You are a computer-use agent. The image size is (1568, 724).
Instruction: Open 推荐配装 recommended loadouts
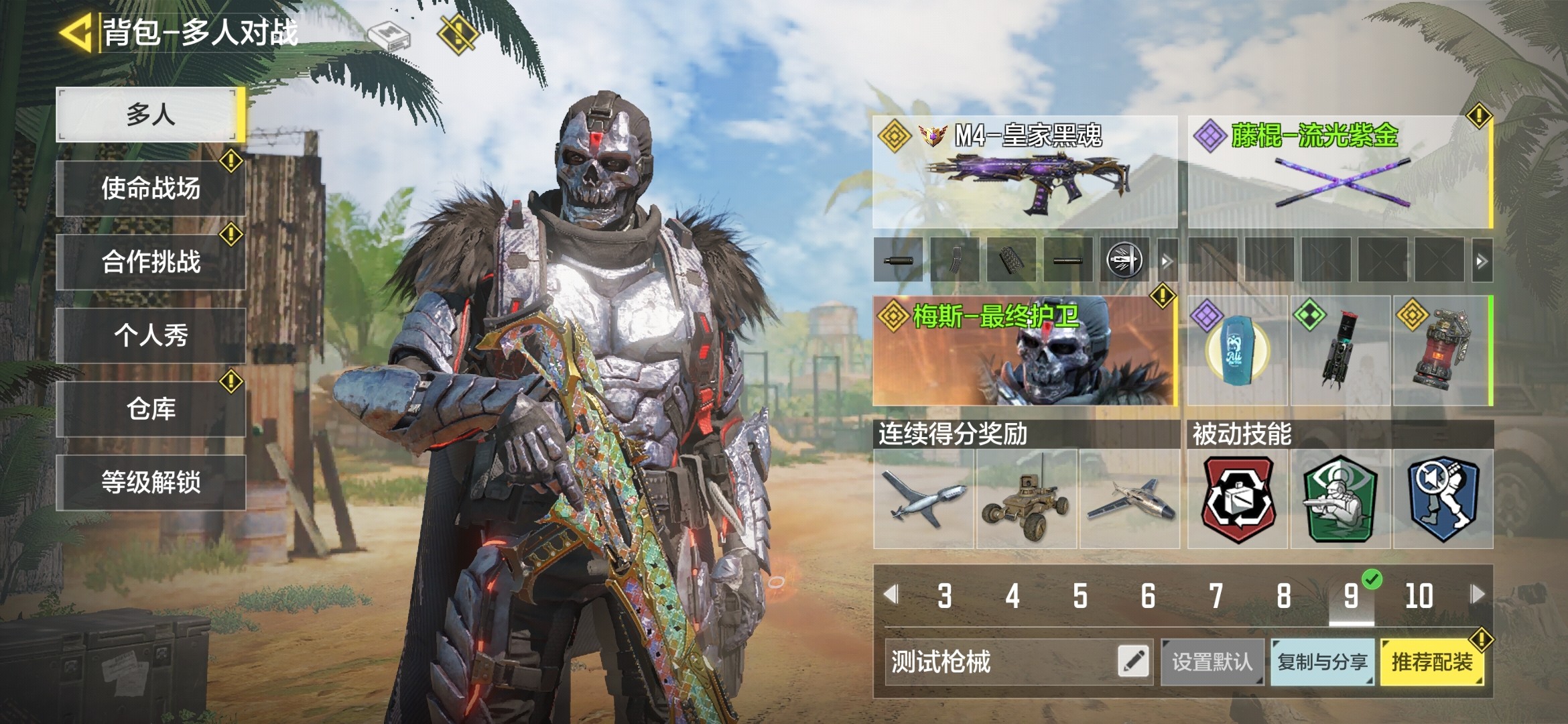pos(1431,662)
